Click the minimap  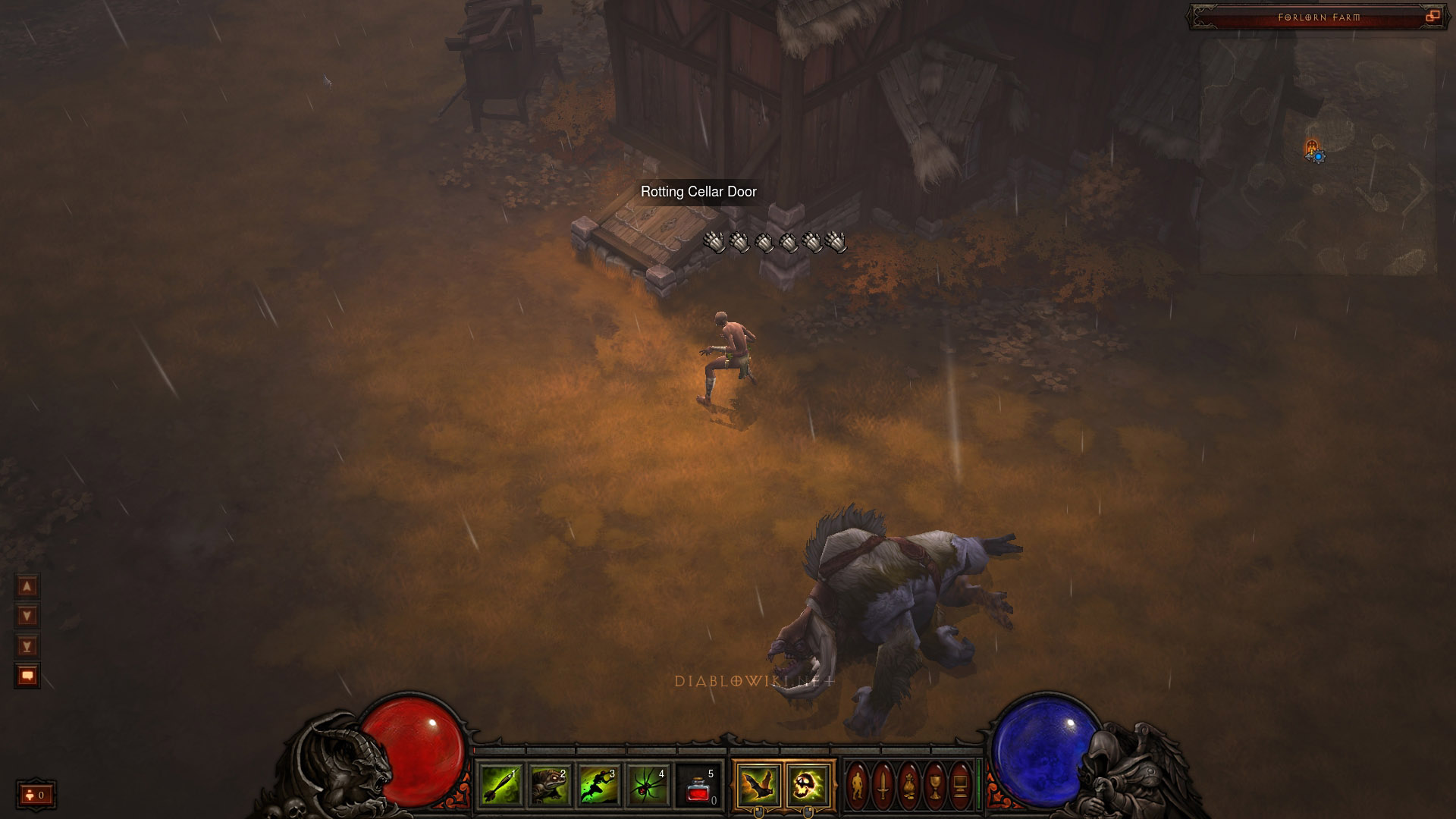pos(1318,155)
